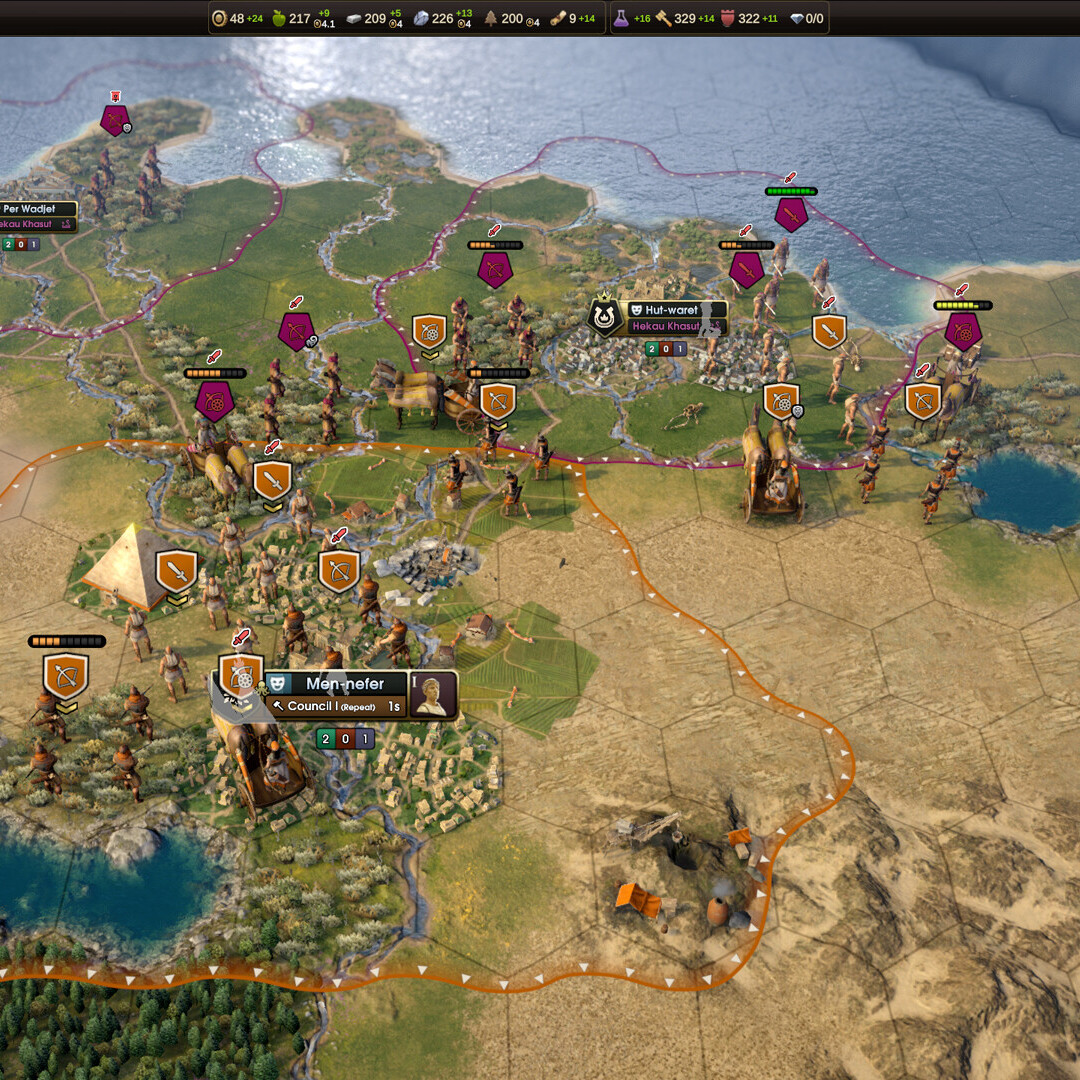1080x1080 pixels.
Task: Click the governor portrait on Men-nefer's banner
Action: pos(433,695)
